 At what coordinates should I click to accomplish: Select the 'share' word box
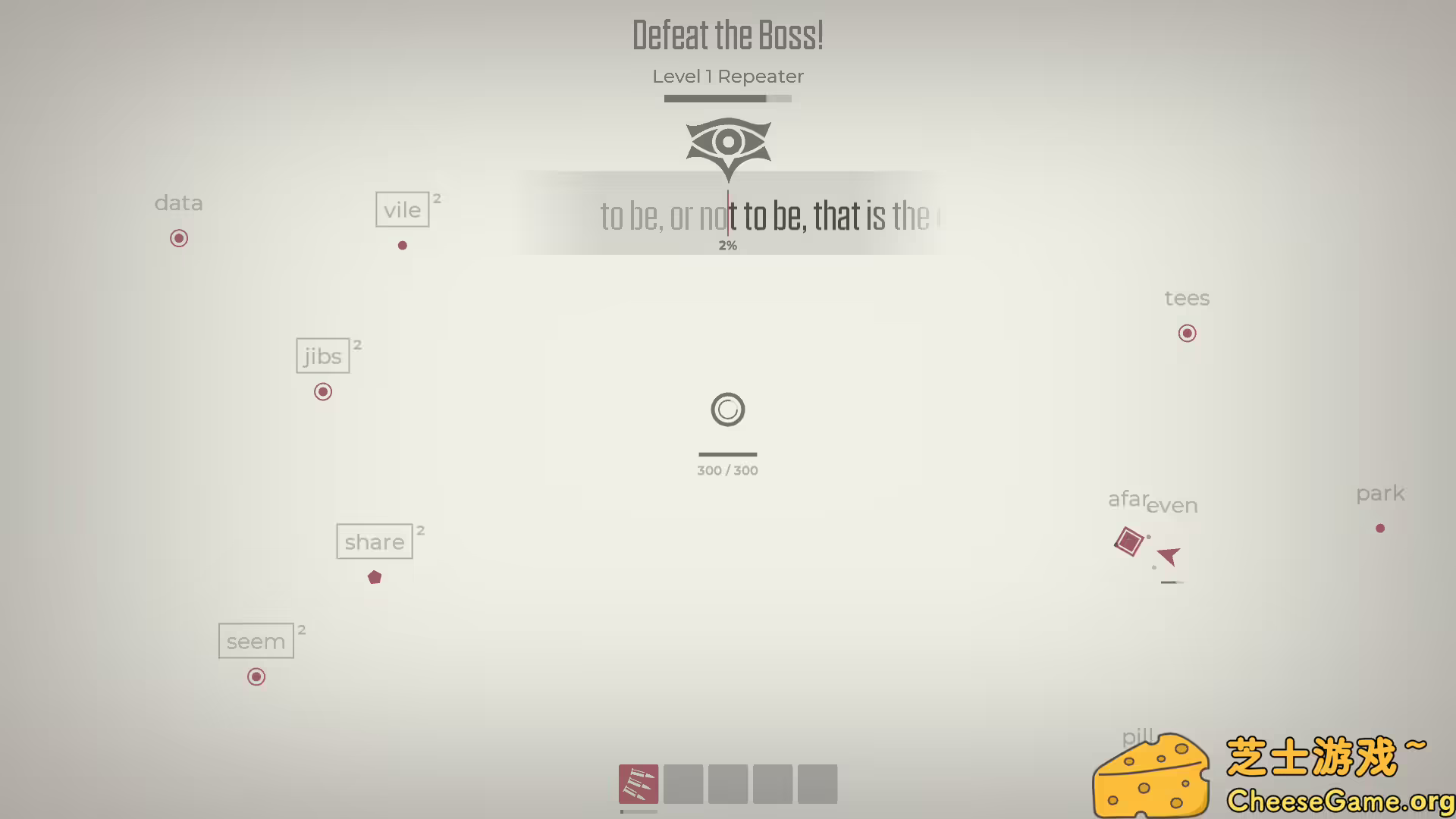(374, 541)
